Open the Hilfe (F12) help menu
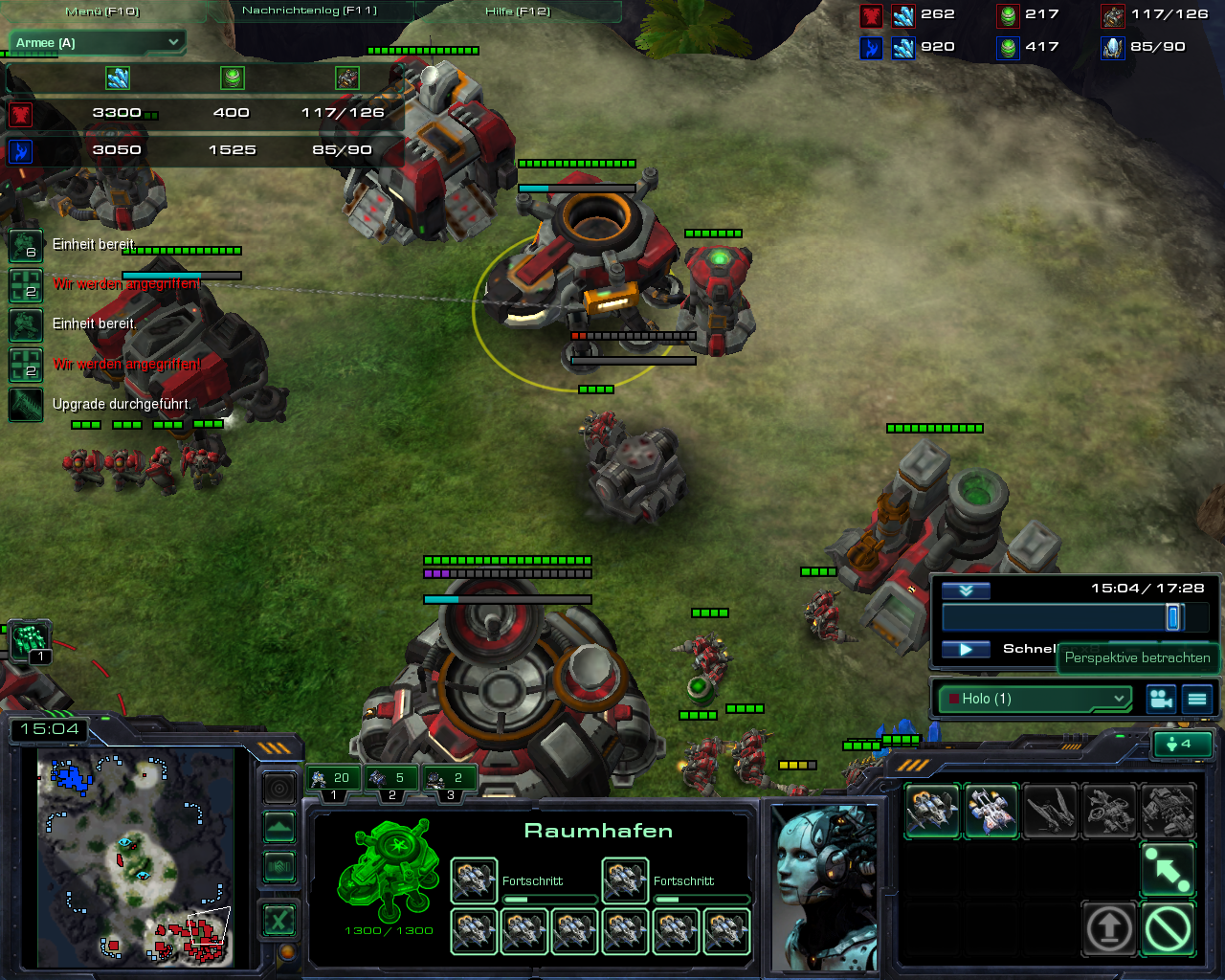 [x=518, y=11]
